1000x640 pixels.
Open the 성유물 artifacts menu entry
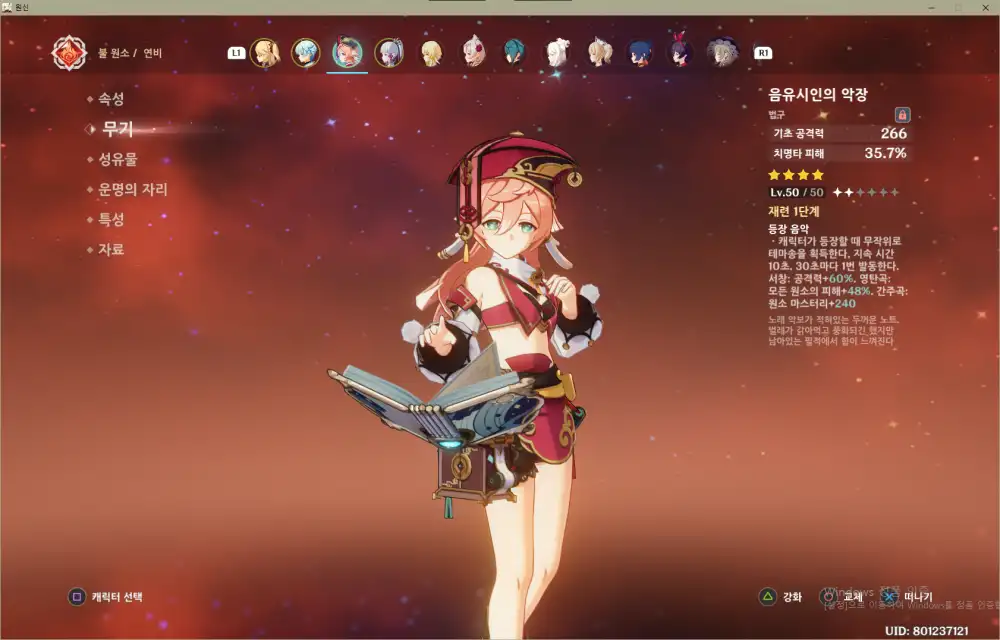click(x=117, y=159)
